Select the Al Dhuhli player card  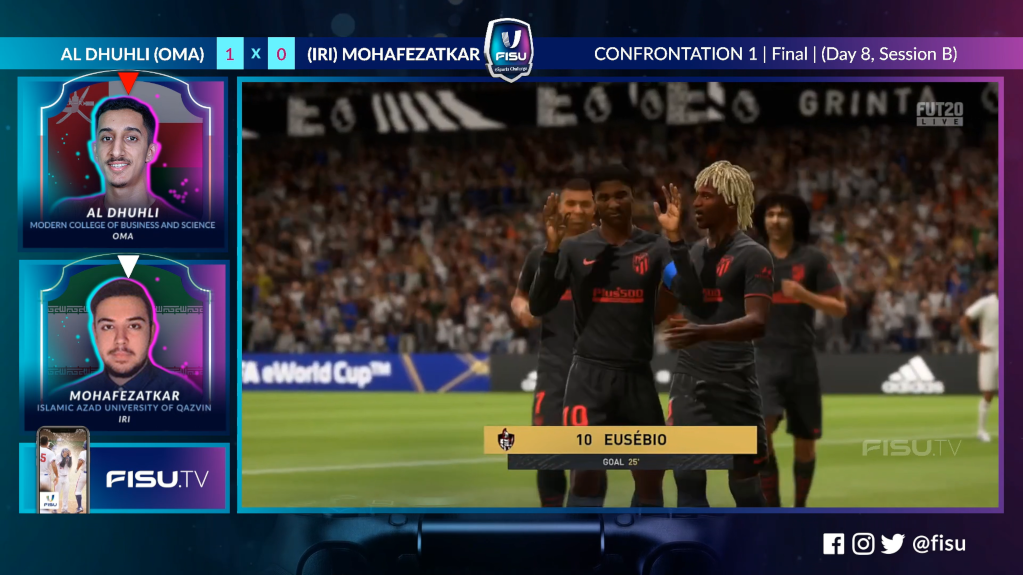tap(123, 163)
